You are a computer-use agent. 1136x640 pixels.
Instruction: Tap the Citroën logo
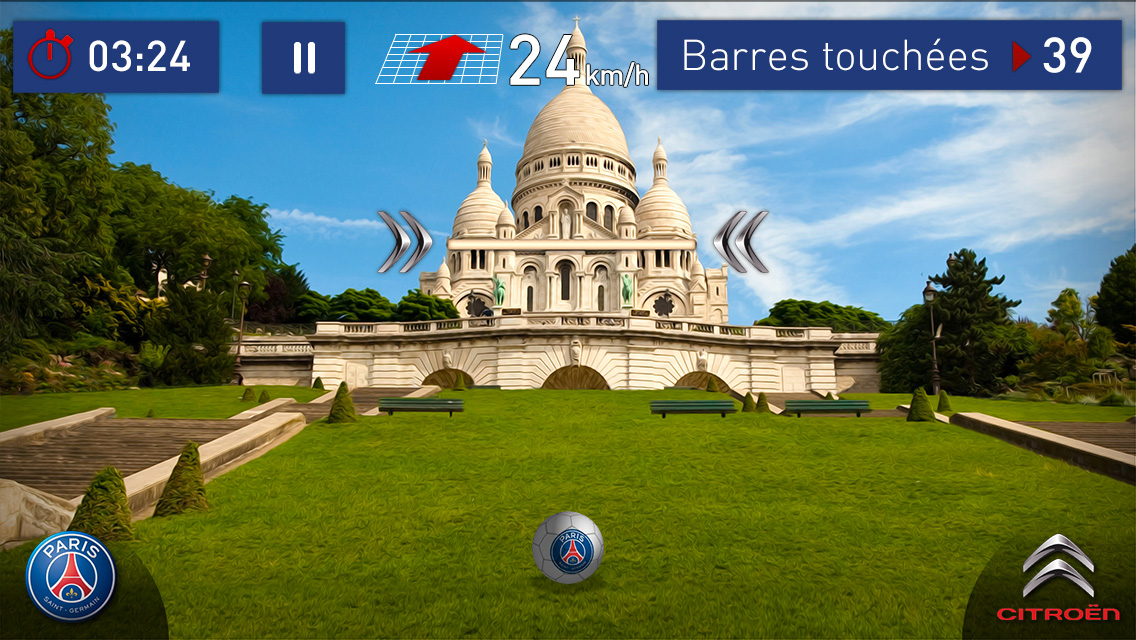[1058, 579]
